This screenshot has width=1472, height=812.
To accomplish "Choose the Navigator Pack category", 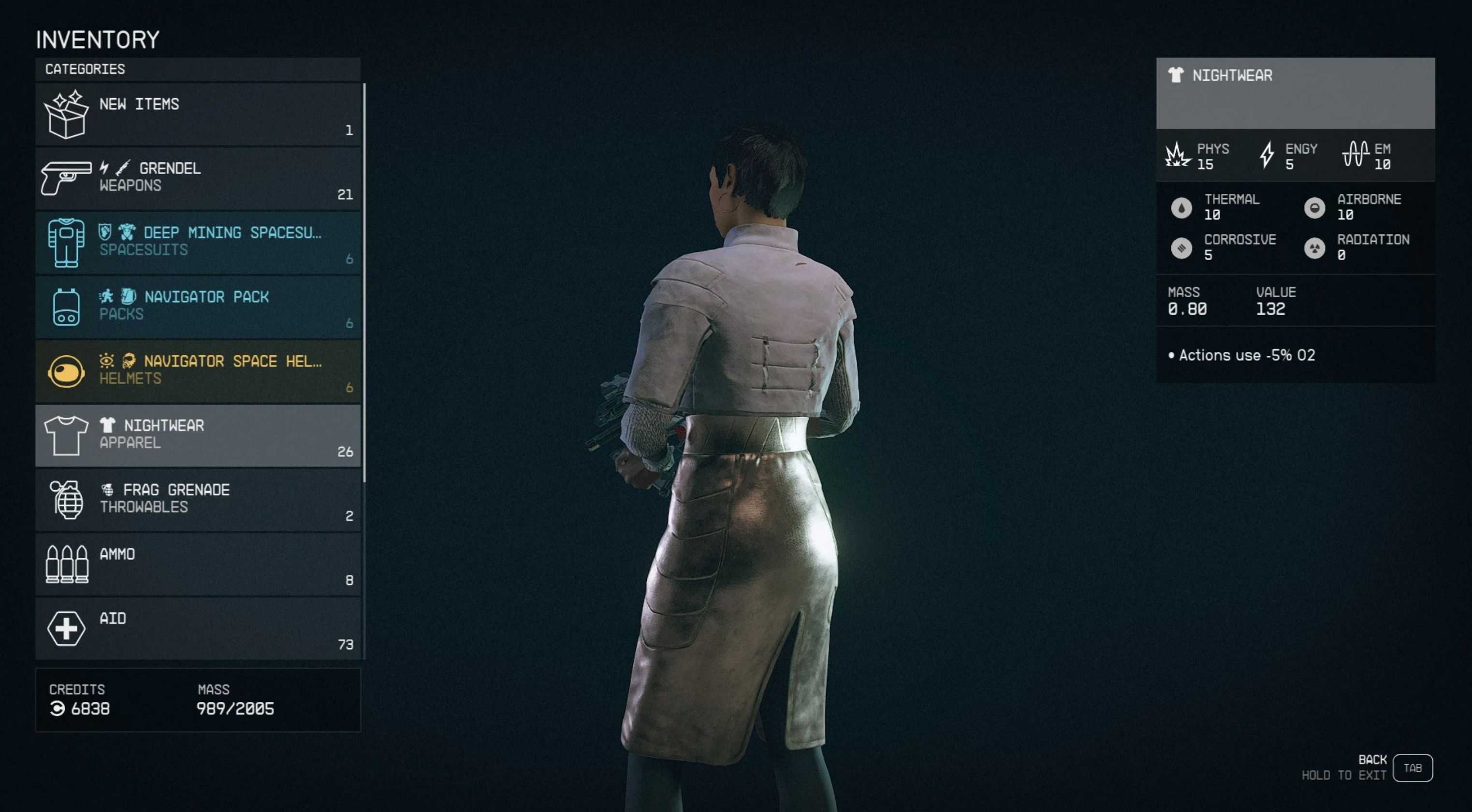I will click(x=198, y=307).
